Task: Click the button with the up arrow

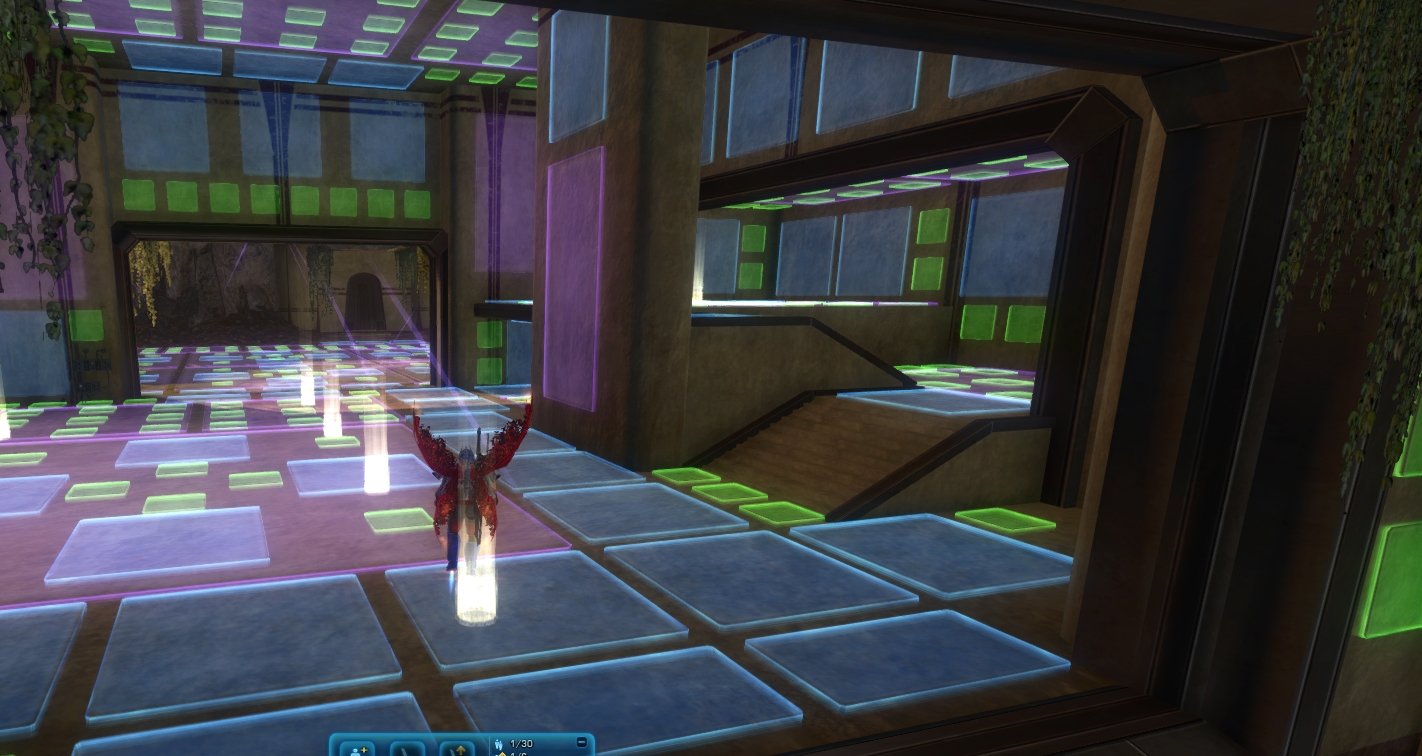Action: click(x=457, y=748)
